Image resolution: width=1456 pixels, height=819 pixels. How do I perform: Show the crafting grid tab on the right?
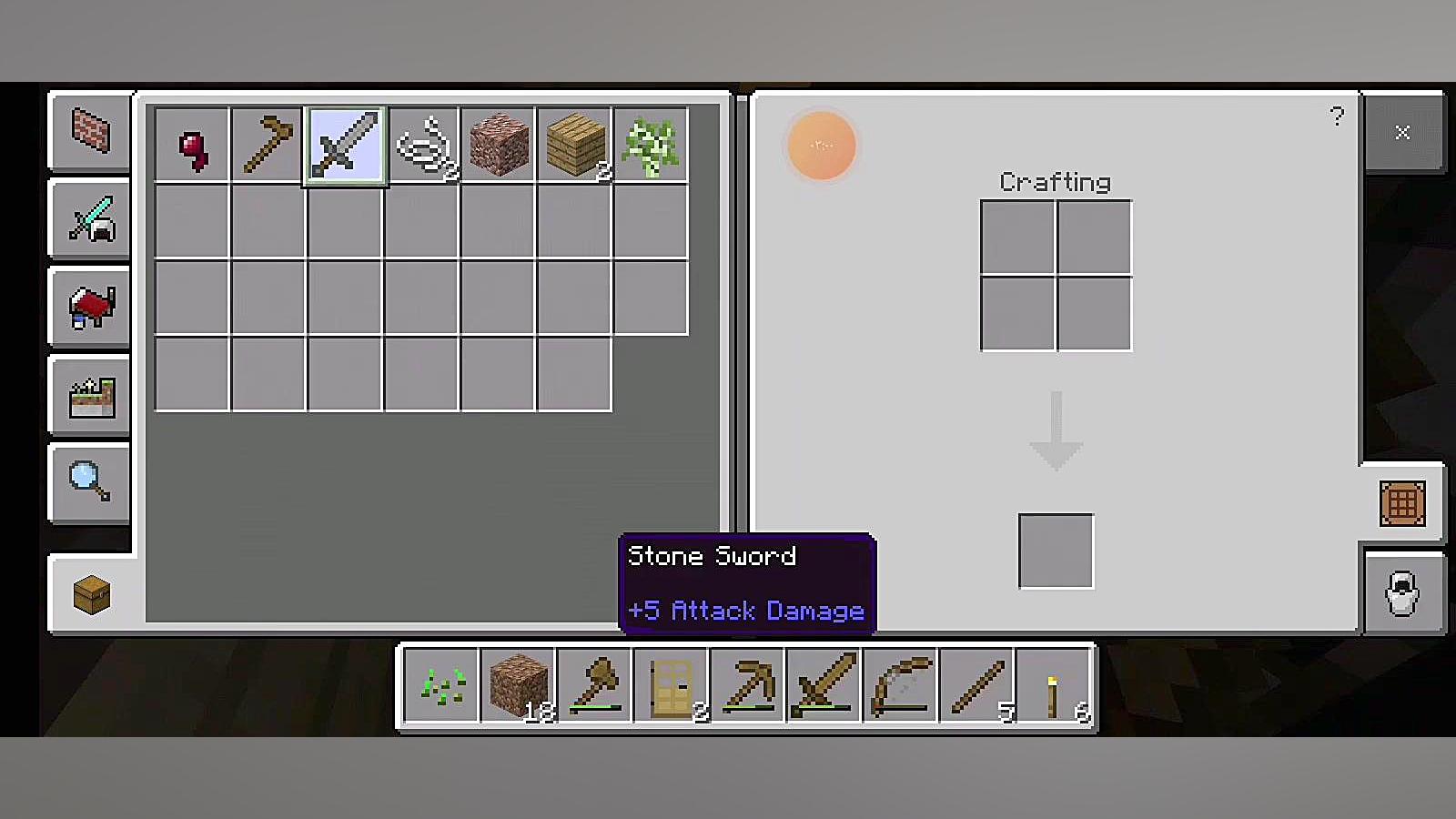(1402, 503)
